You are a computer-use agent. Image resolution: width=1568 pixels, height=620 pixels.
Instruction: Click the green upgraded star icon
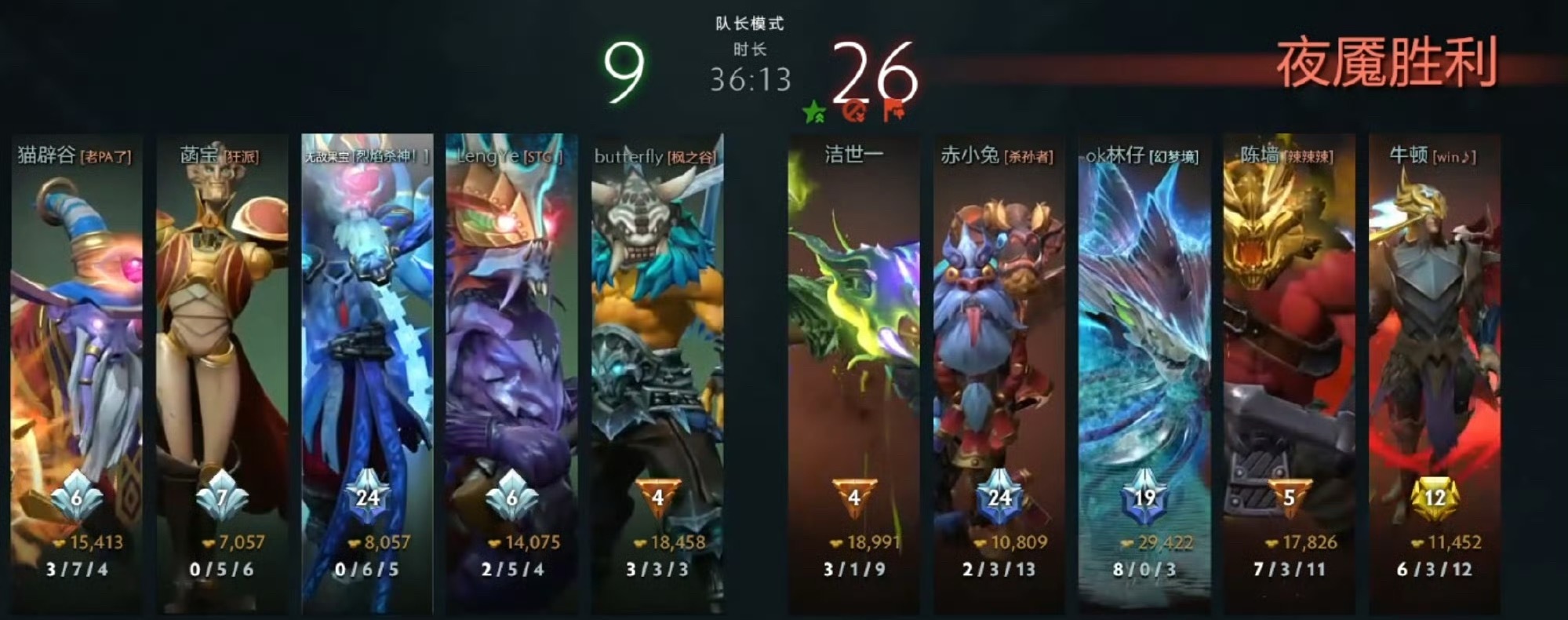click(813, 112)
